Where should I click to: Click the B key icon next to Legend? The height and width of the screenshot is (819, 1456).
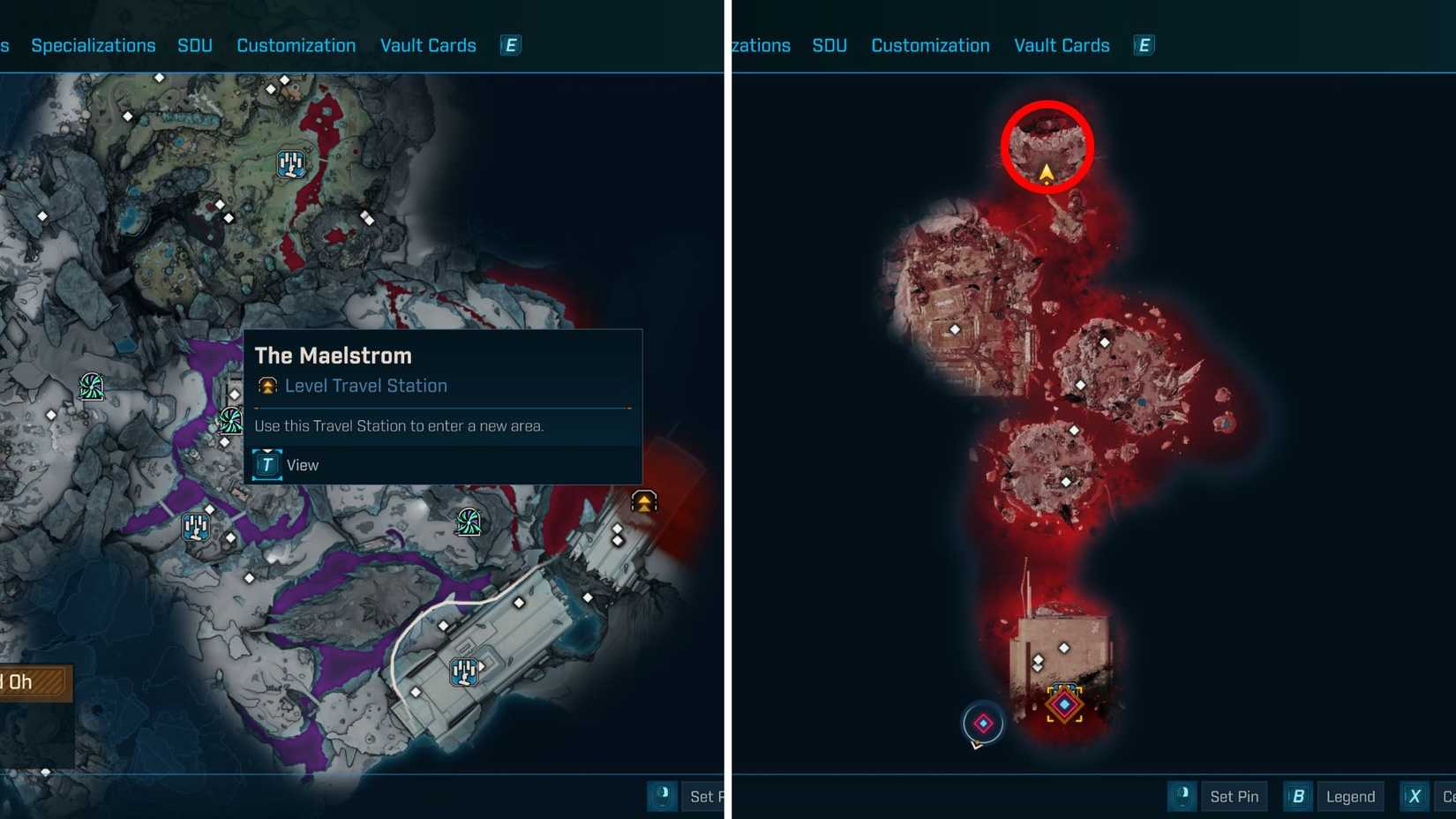click(1297, 796)
